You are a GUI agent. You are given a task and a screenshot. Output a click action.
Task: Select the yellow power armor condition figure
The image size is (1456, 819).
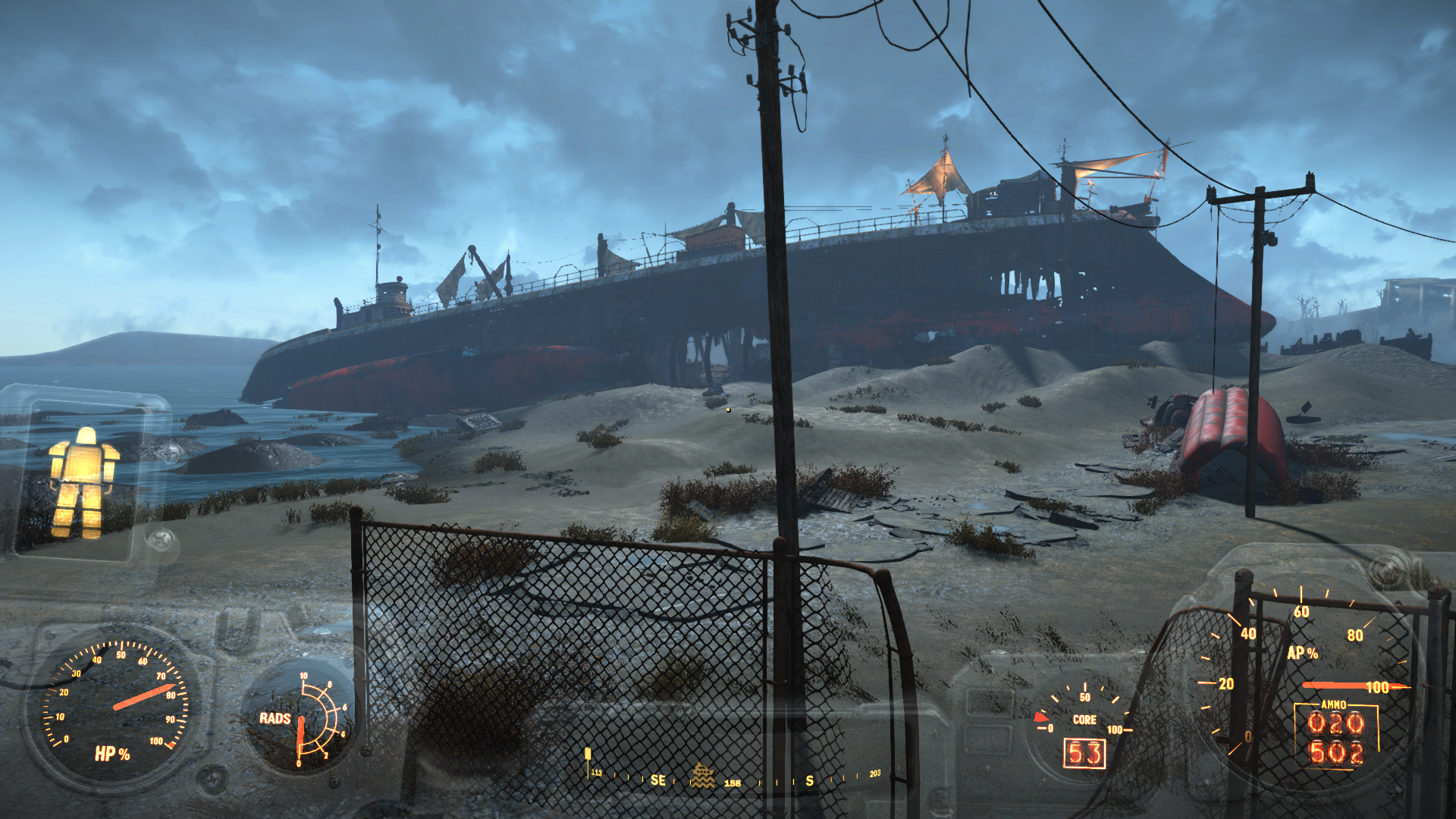click(83, 482)
